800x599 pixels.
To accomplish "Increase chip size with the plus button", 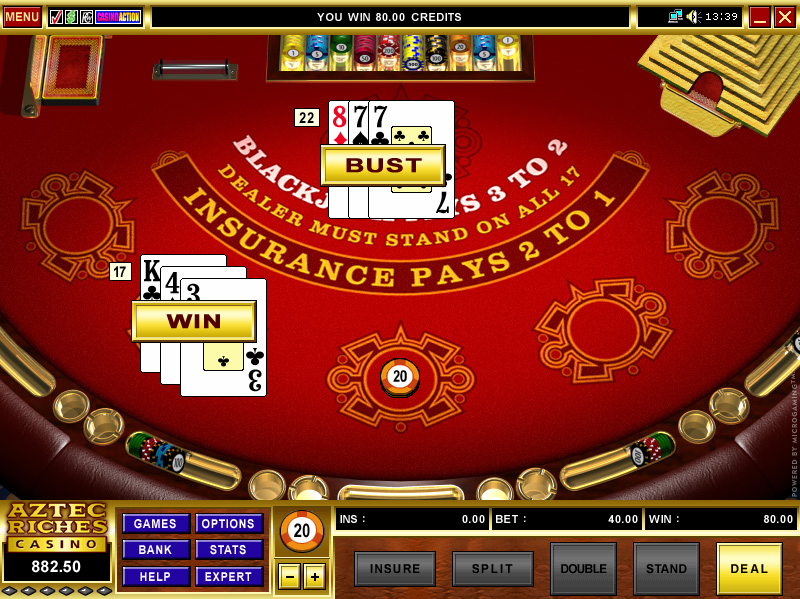I will click(x=315, y=577).
